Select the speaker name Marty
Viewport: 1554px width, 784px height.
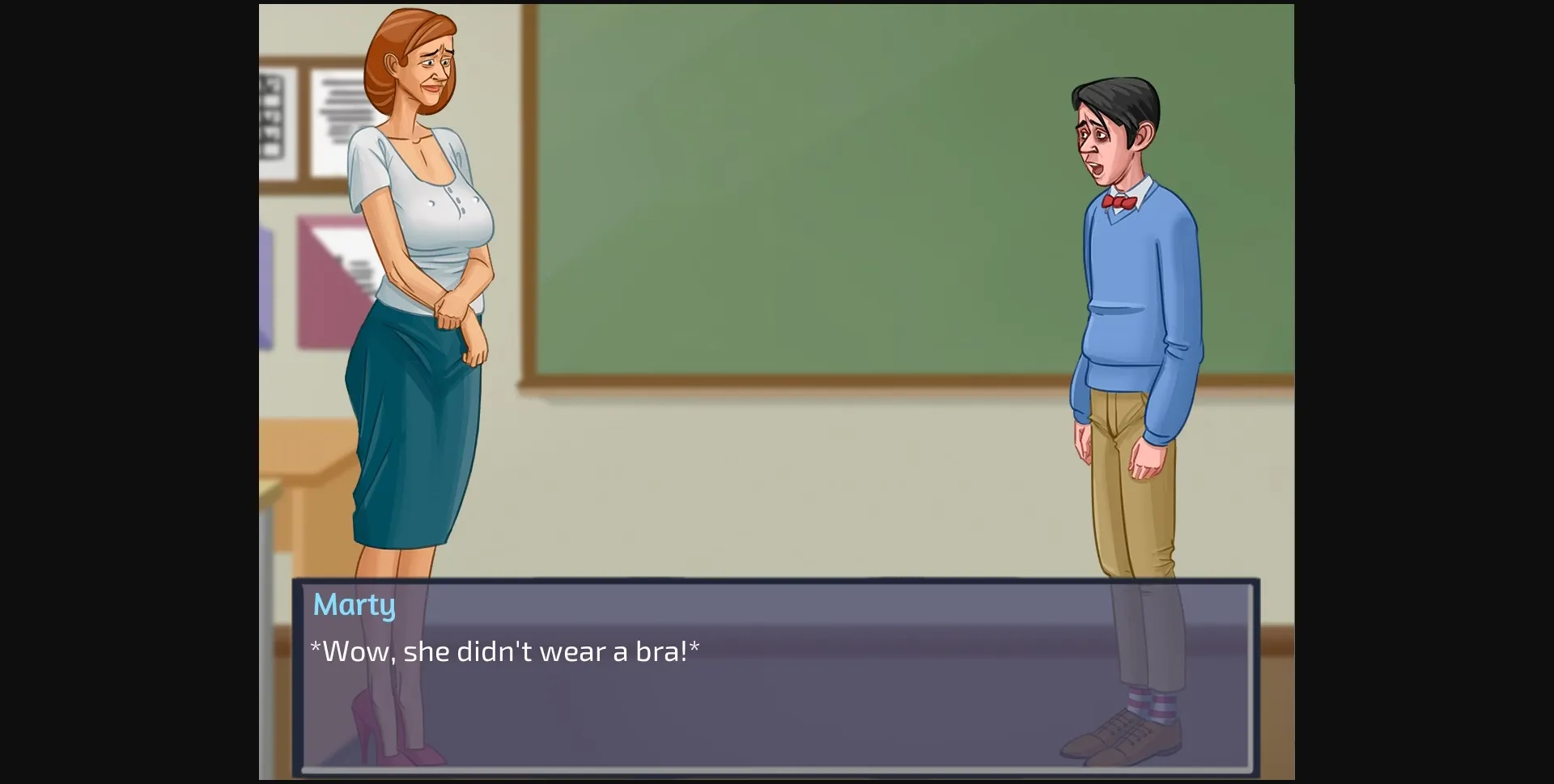(x=354, y=604)
